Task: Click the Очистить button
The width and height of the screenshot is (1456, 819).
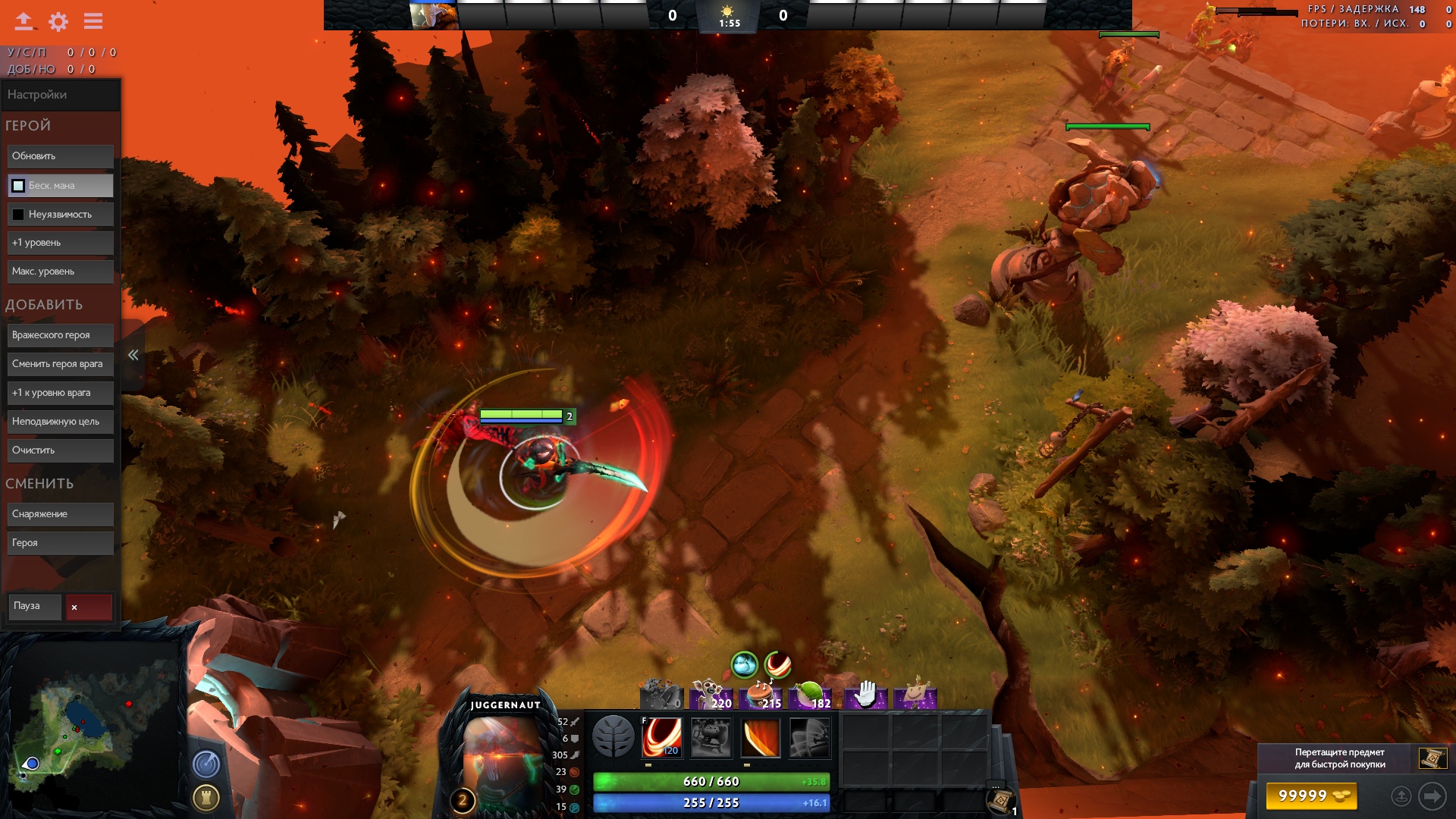Action: pos(61,450)
